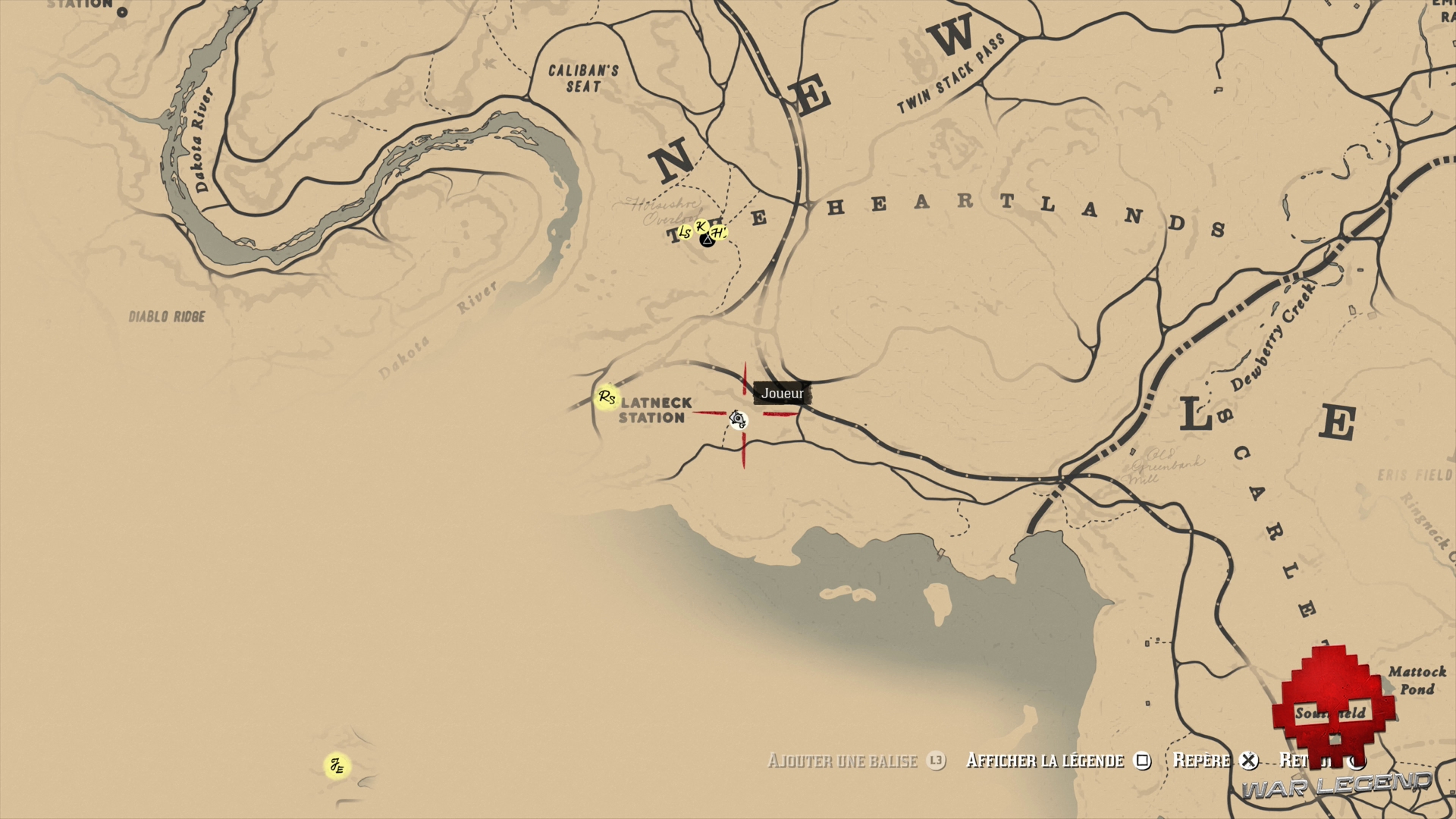Open the black campsite tent icon
The height and width of the screenshot is (819, 1456).
pos(708,240)
